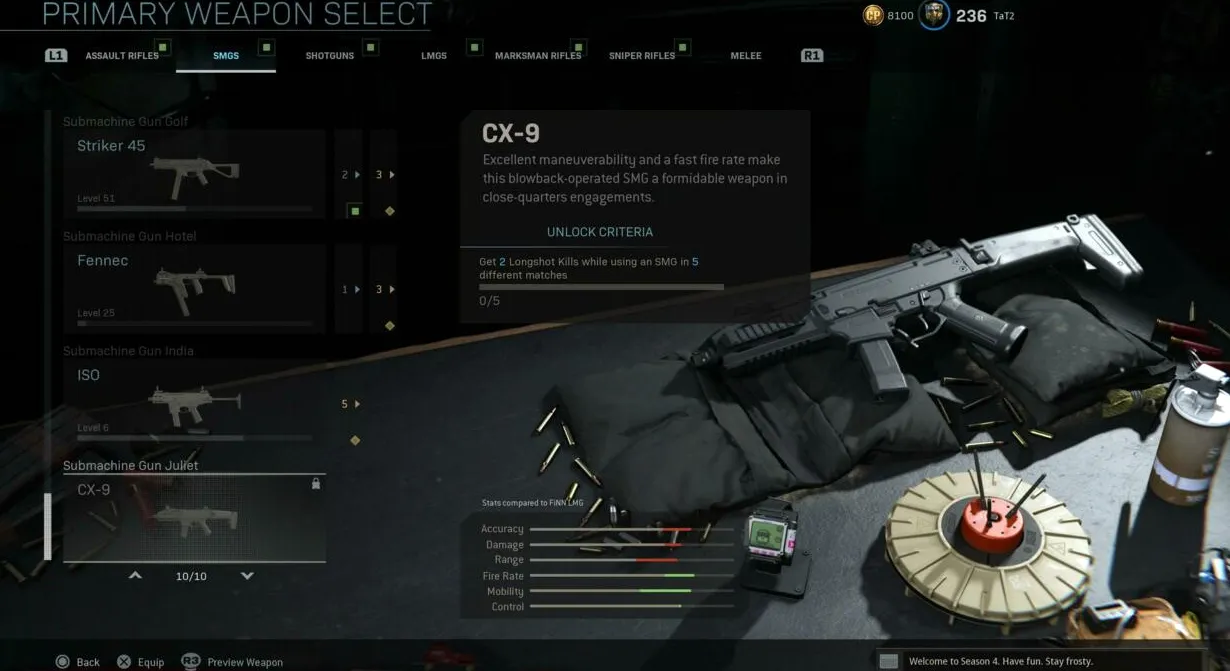Switch to the LMGs tab
This screenshot has height=671, width=1230.
(434, 56)
